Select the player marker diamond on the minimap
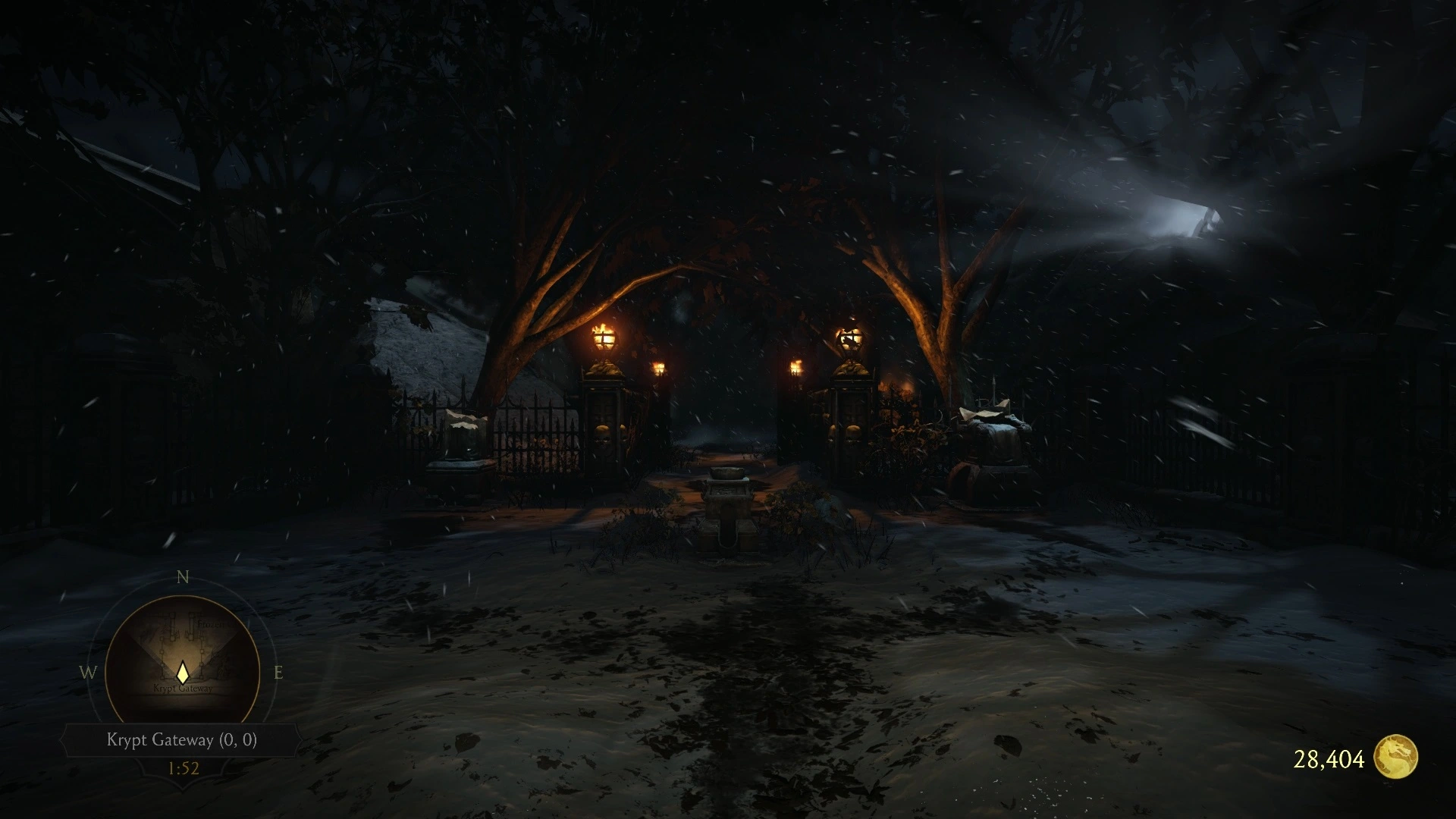Viewport: 1456px width, 819px height. pyautogui.click(x=183, y=673)
